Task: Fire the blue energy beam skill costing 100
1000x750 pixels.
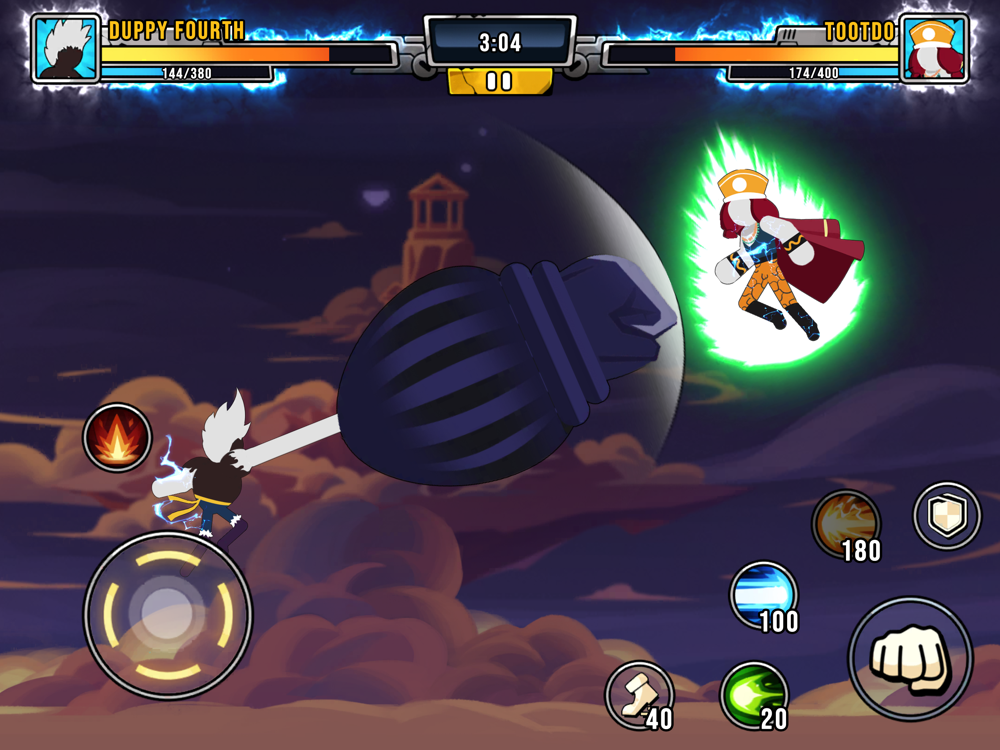Action: 763,594
